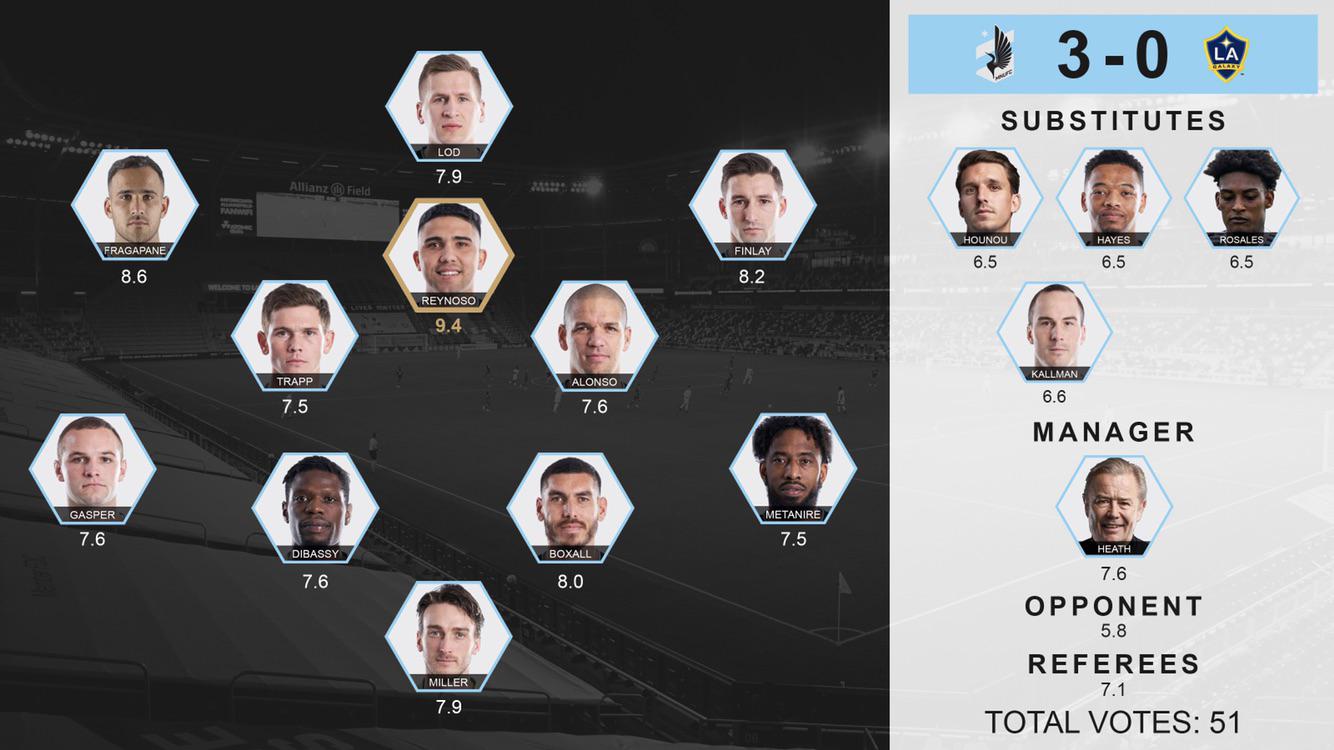The image size is (1334, 750).
Task: Choose substitute Hayes' hexagon
Action: click(1113, 197)
